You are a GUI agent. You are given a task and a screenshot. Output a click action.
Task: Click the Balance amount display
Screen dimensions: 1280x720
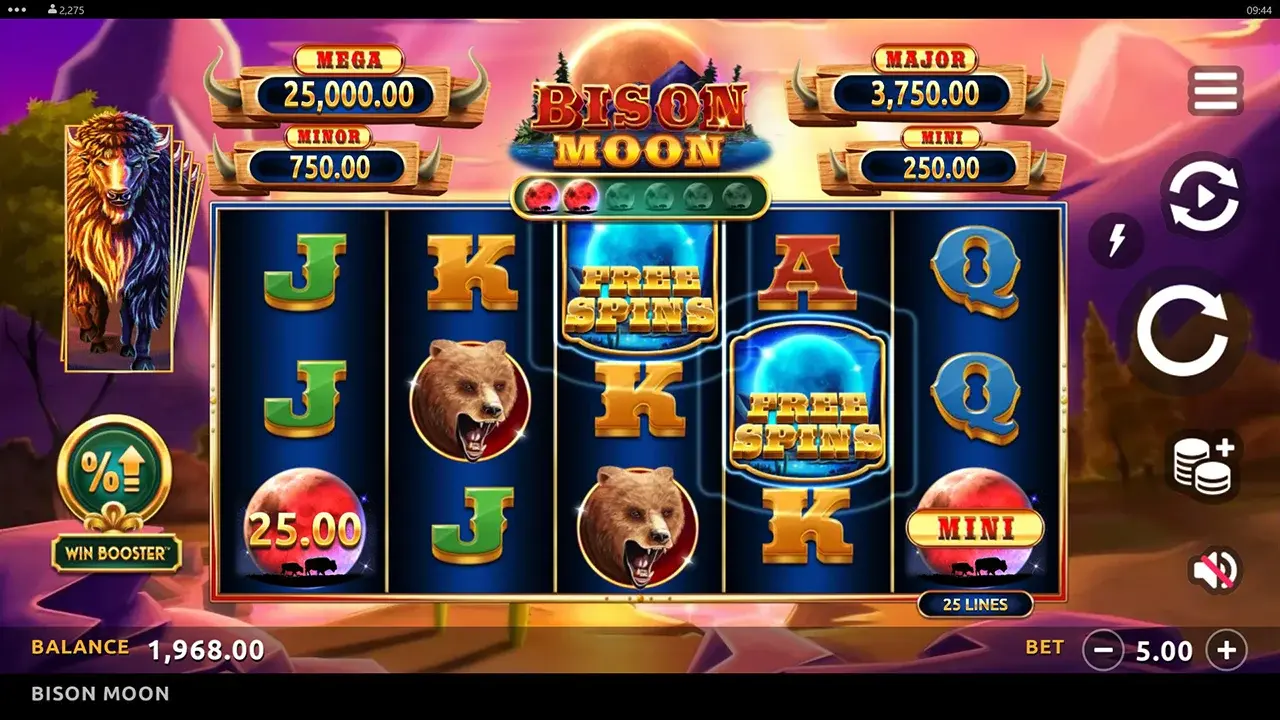coord(208,648)
